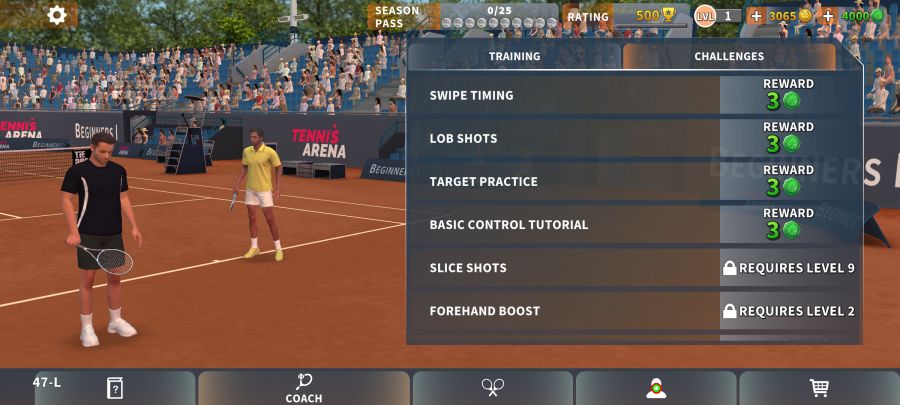The height and width of the screenshot is (405, 900).
Task: Switch to the Training tab
Action: pyautogui.click(x=514, y=57)
